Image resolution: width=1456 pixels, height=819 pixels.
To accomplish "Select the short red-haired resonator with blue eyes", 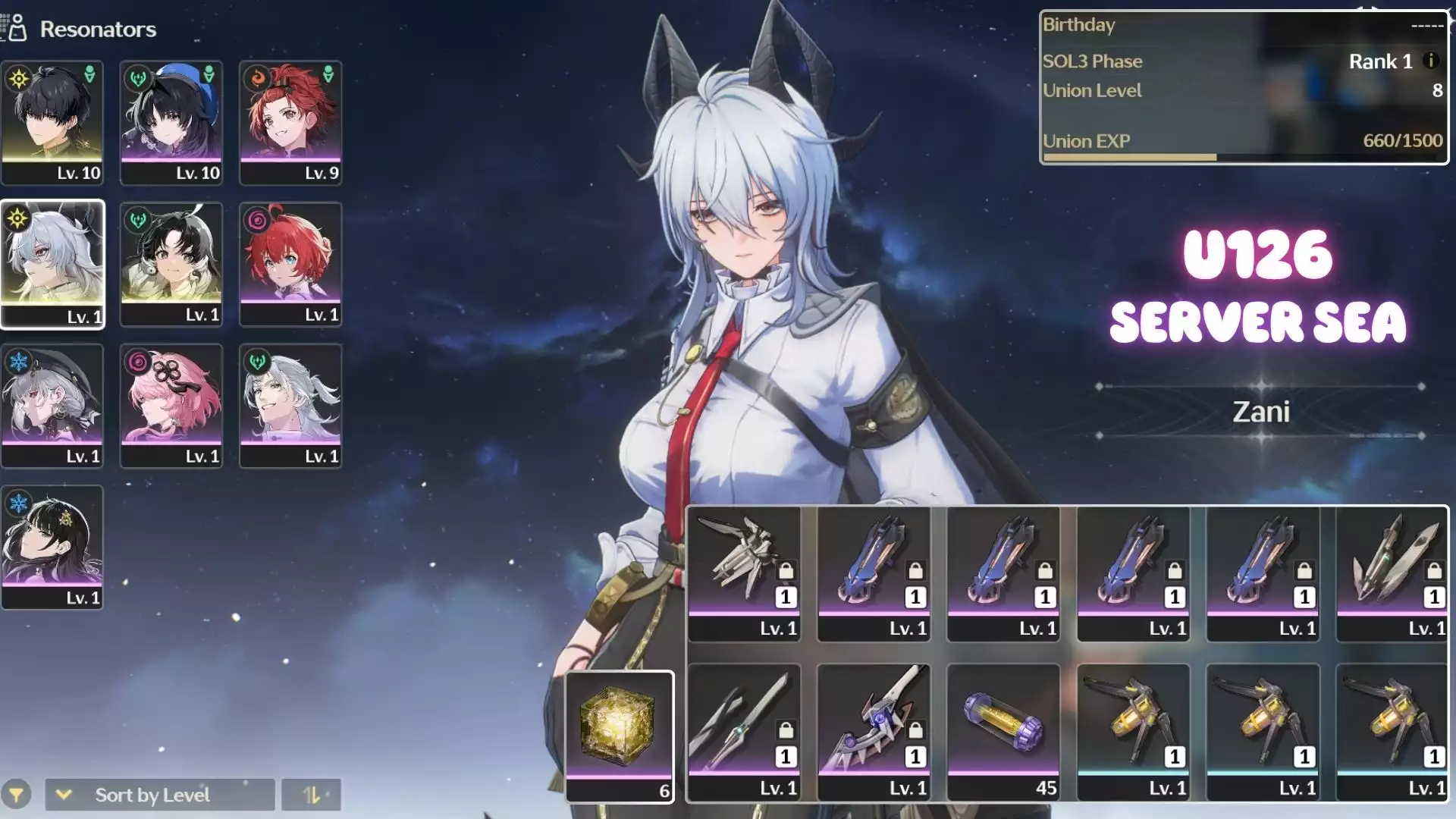I will coord(290,264).
